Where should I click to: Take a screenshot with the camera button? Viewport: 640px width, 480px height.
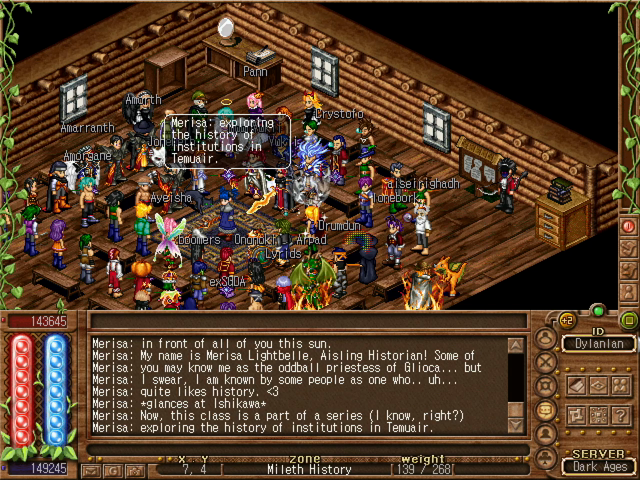pyautogui.click(x=134, y=470)
